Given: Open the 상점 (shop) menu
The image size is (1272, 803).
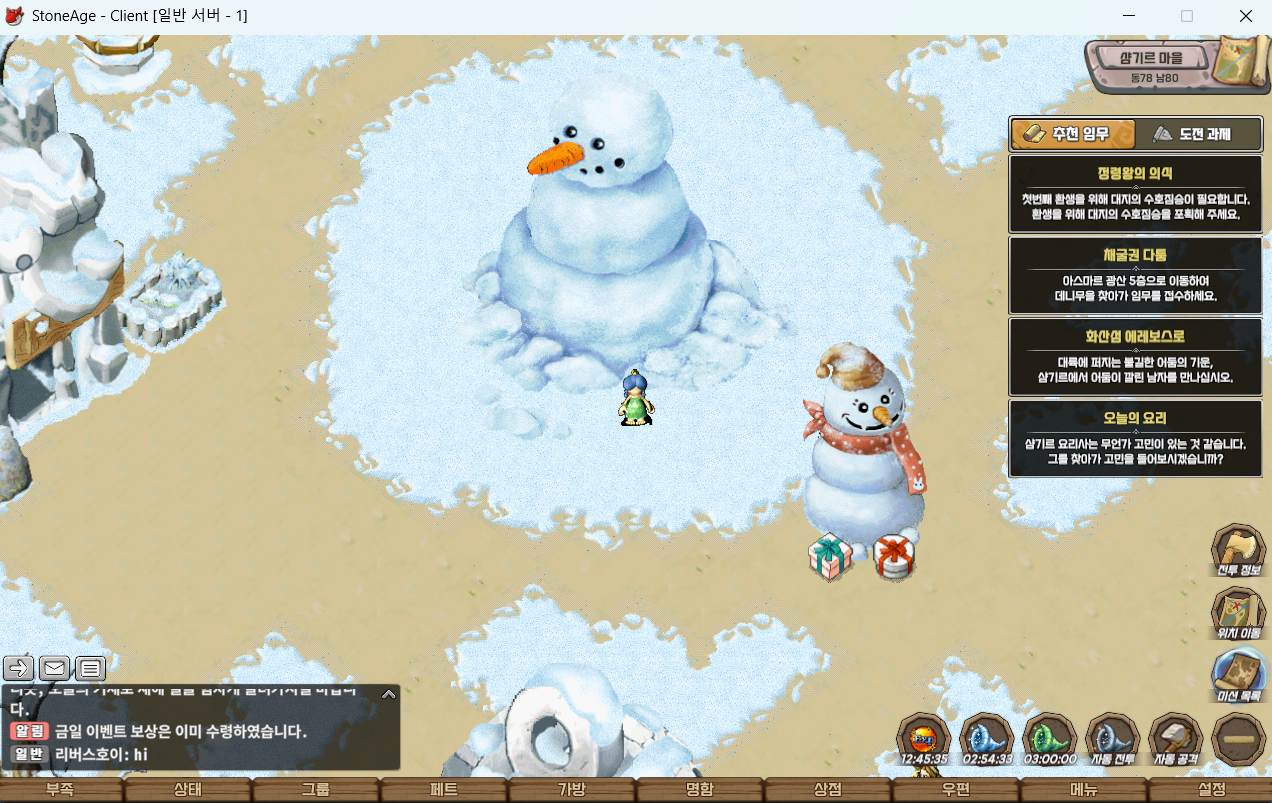Looking at the screenshot, I should (828, 790).
